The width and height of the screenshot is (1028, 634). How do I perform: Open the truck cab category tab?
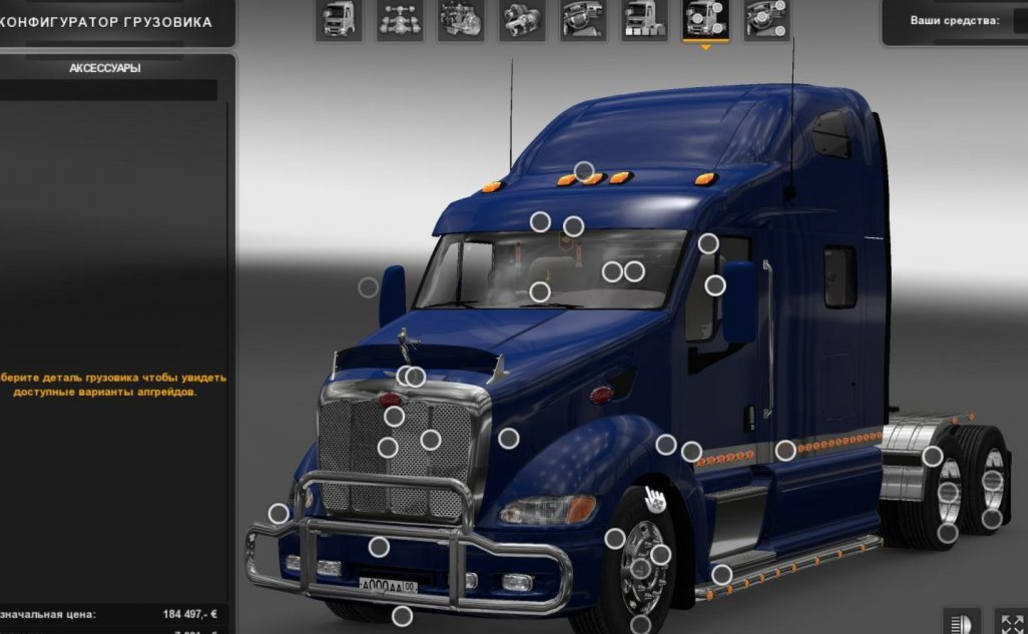[x=339, y=19]
